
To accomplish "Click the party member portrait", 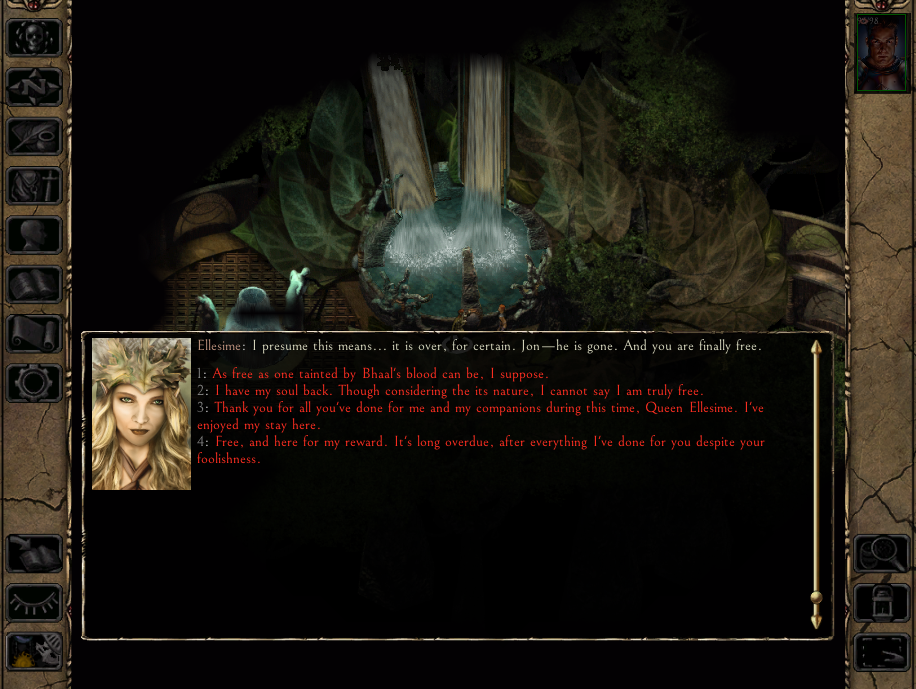I will (881, 54).
